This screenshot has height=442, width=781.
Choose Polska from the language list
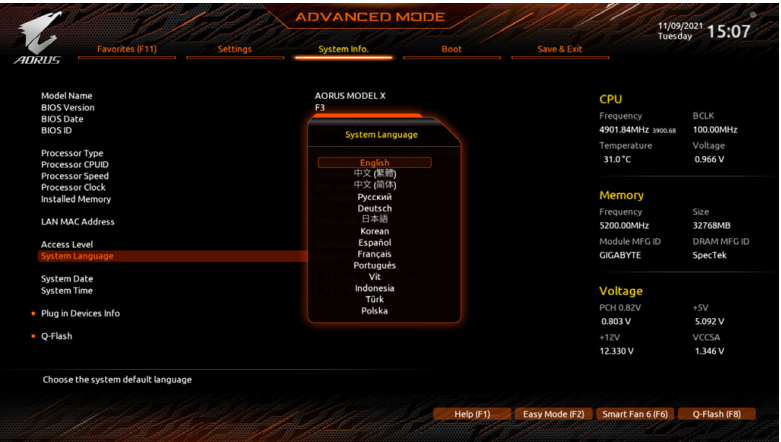(374, 311)
